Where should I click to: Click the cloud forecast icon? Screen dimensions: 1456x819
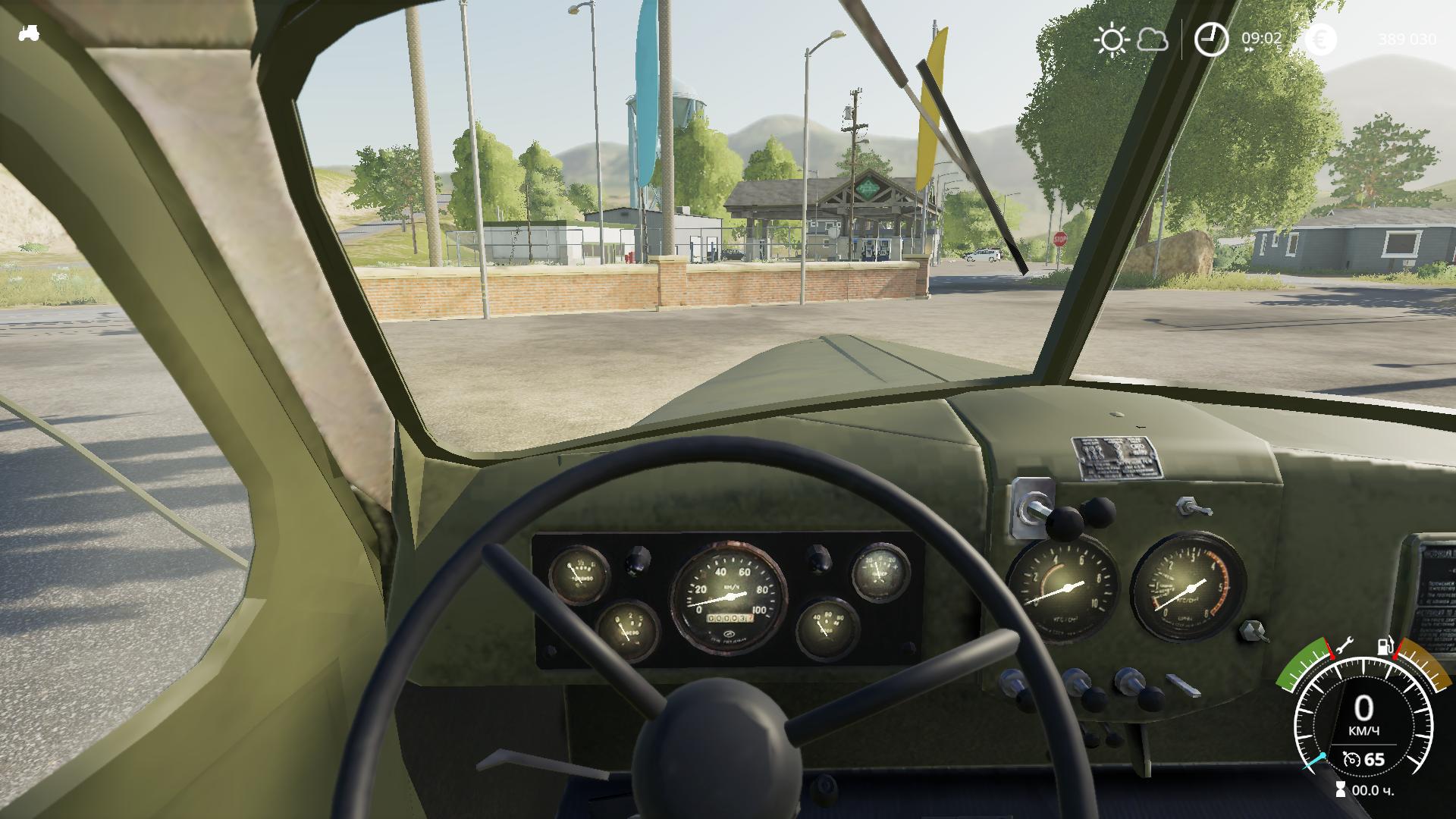[x=1153, y=40]
